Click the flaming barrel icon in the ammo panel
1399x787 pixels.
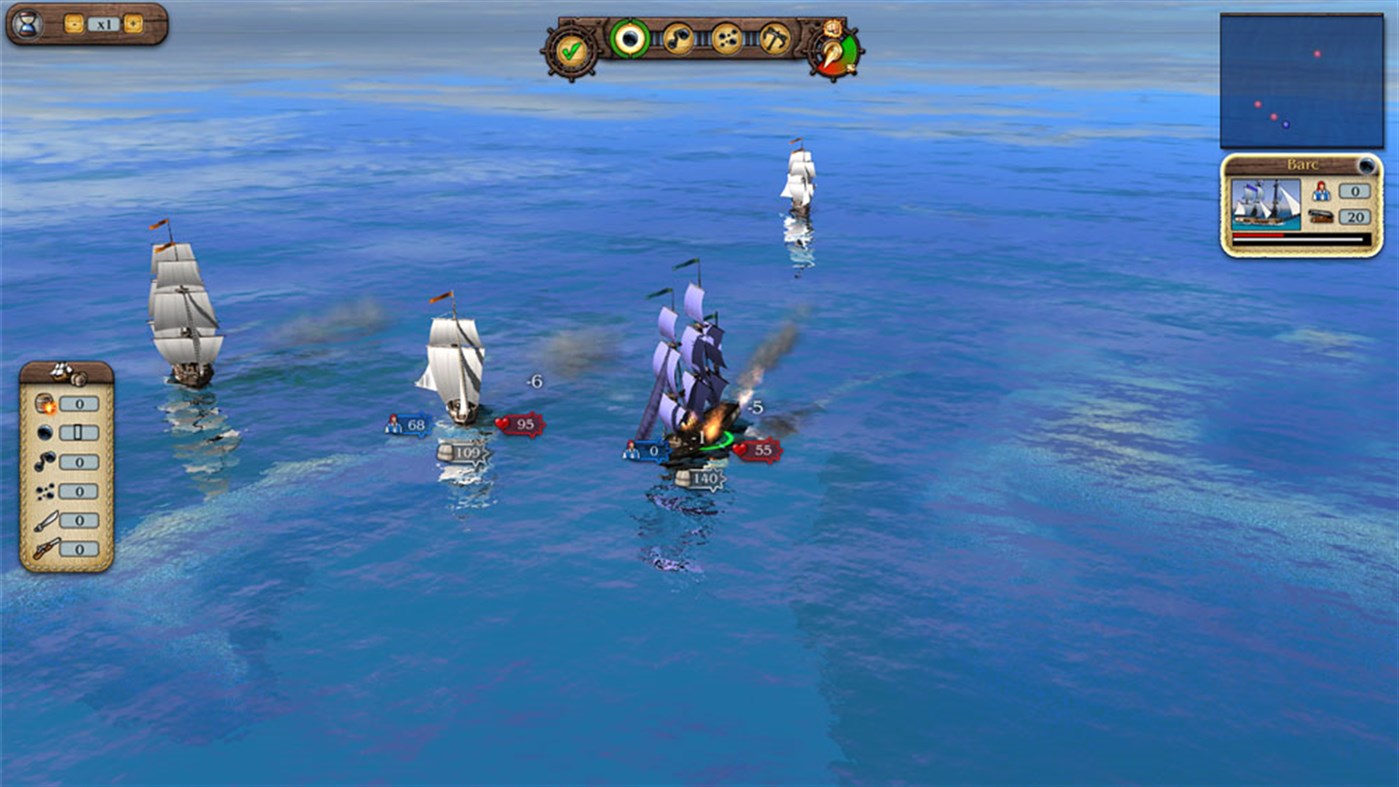[x=44, y=403]
